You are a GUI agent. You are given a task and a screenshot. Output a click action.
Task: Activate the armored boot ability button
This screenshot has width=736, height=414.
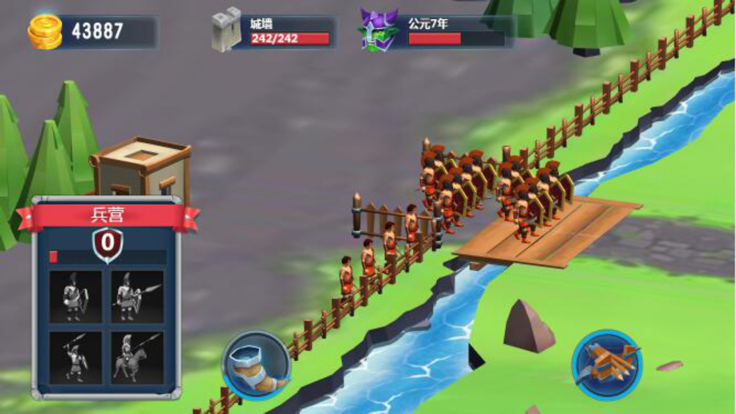(256, 365)
